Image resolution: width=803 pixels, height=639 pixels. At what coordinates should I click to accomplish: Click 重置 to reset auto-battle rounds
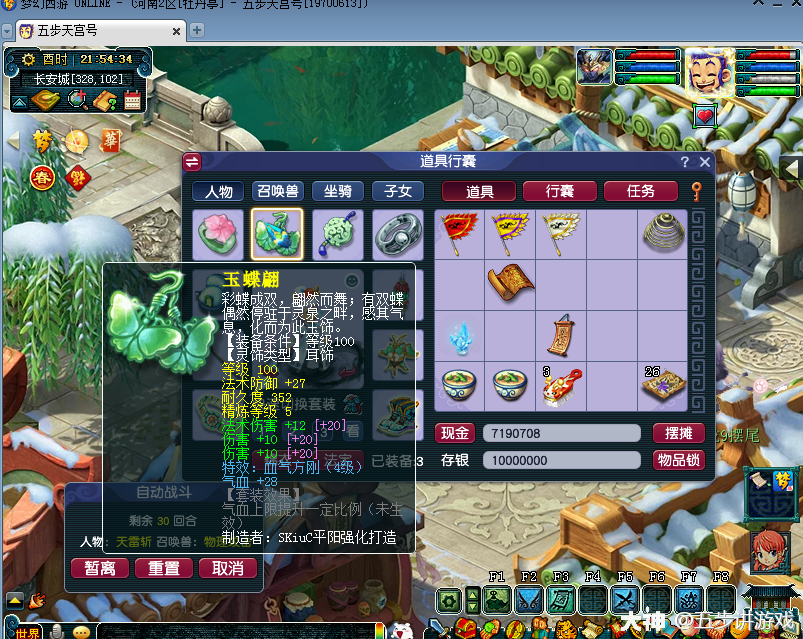(164, 568)
